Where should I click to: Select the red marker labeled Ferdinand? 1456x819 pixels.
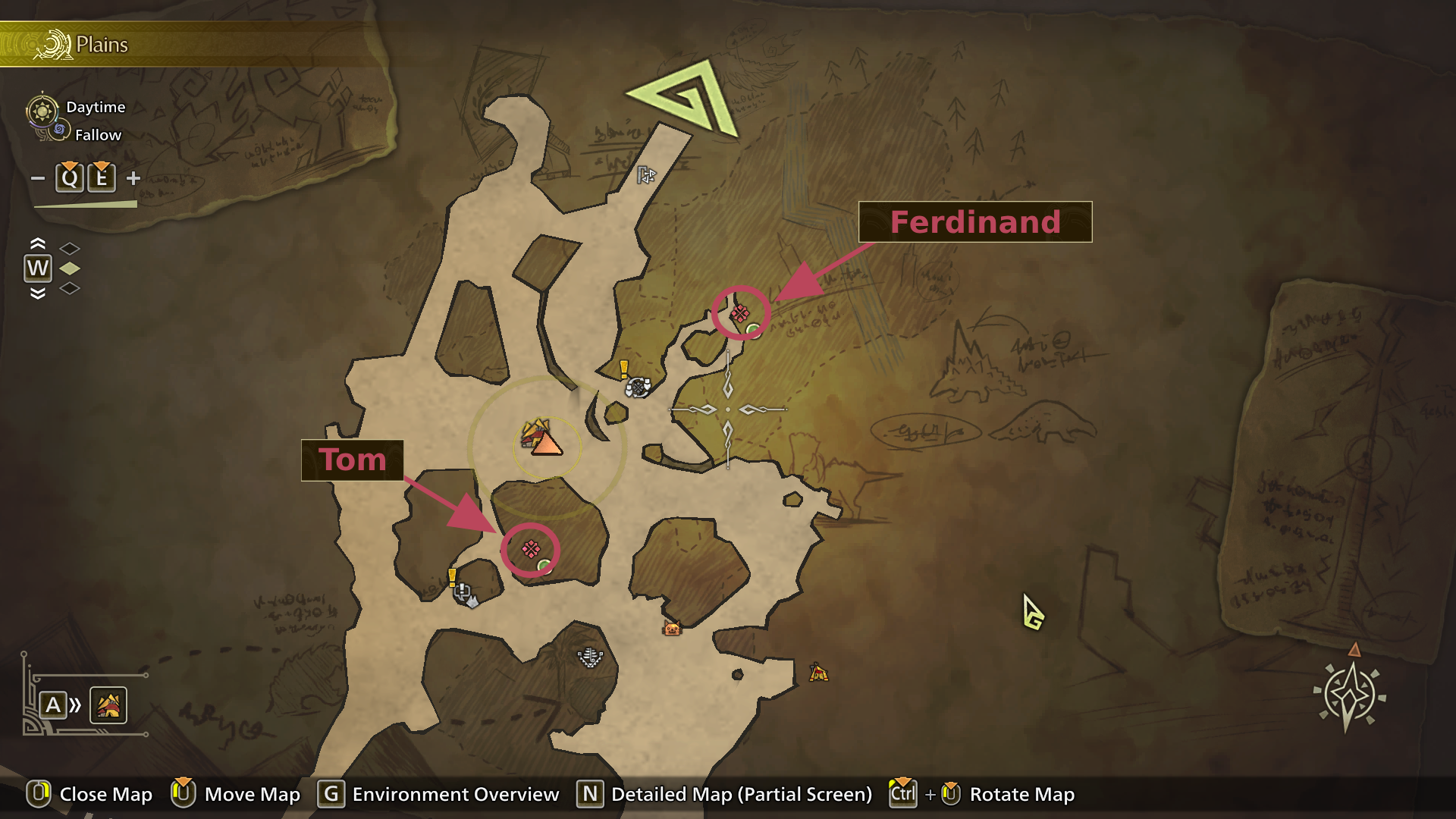[739, 313]
